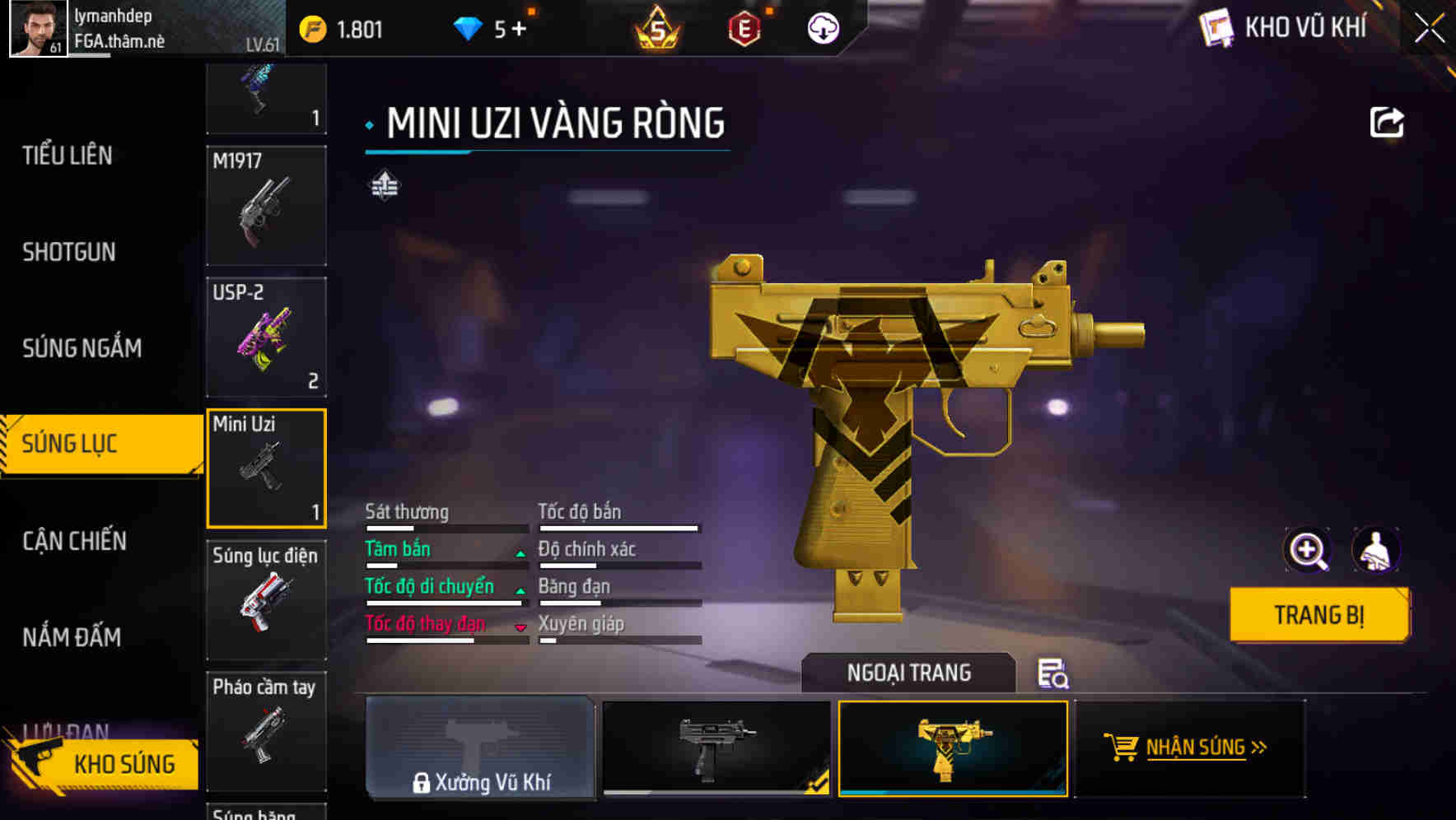This screenshot has width=1456, height=820.
Task: Open Pháo cầm tay weapon slot
Action: pos(266,731)
